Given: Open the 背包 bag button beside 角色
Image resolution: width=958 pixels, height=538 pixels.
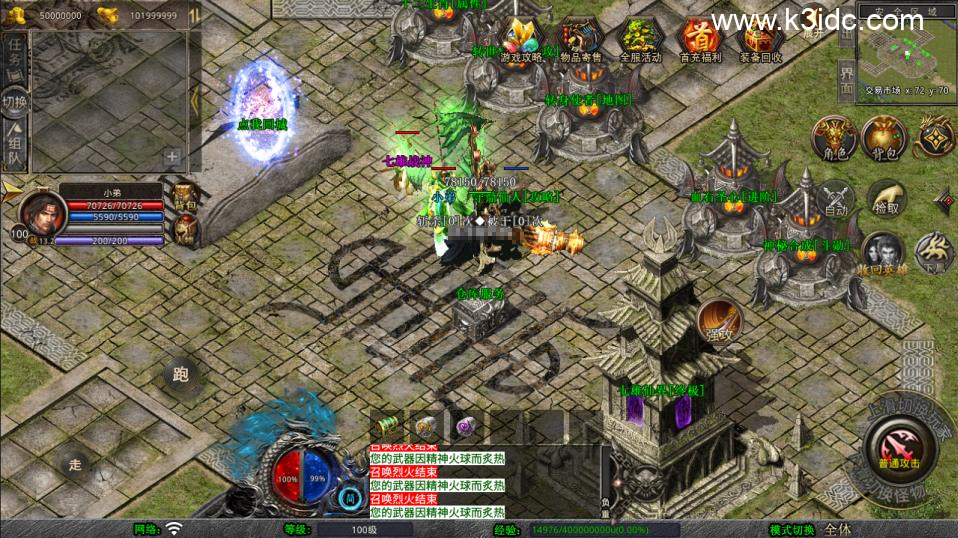Looking at the screenshot, I should click(x=884, y=139).
